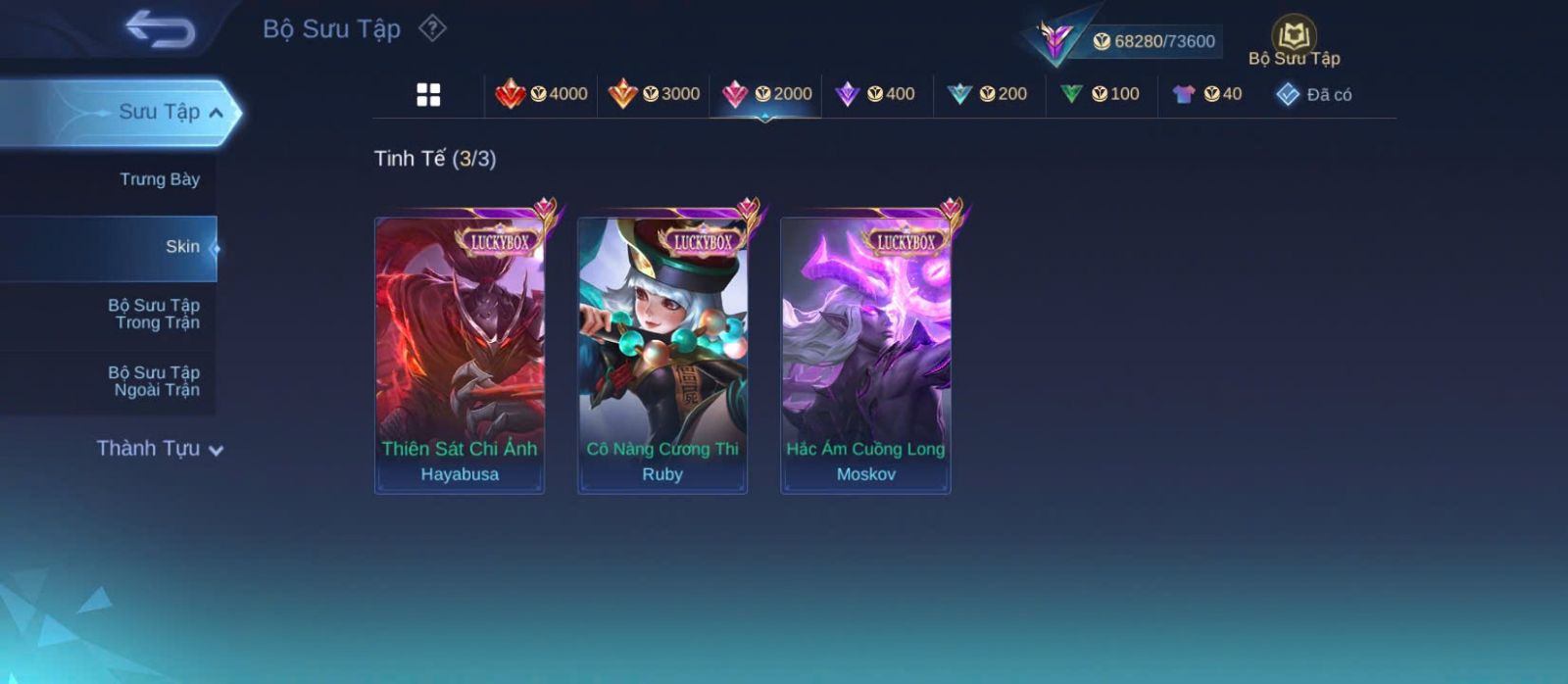Open the Trưng Bày section
Screen dimensions: 1568x684
pyautogui.click(x=159, y=179)
